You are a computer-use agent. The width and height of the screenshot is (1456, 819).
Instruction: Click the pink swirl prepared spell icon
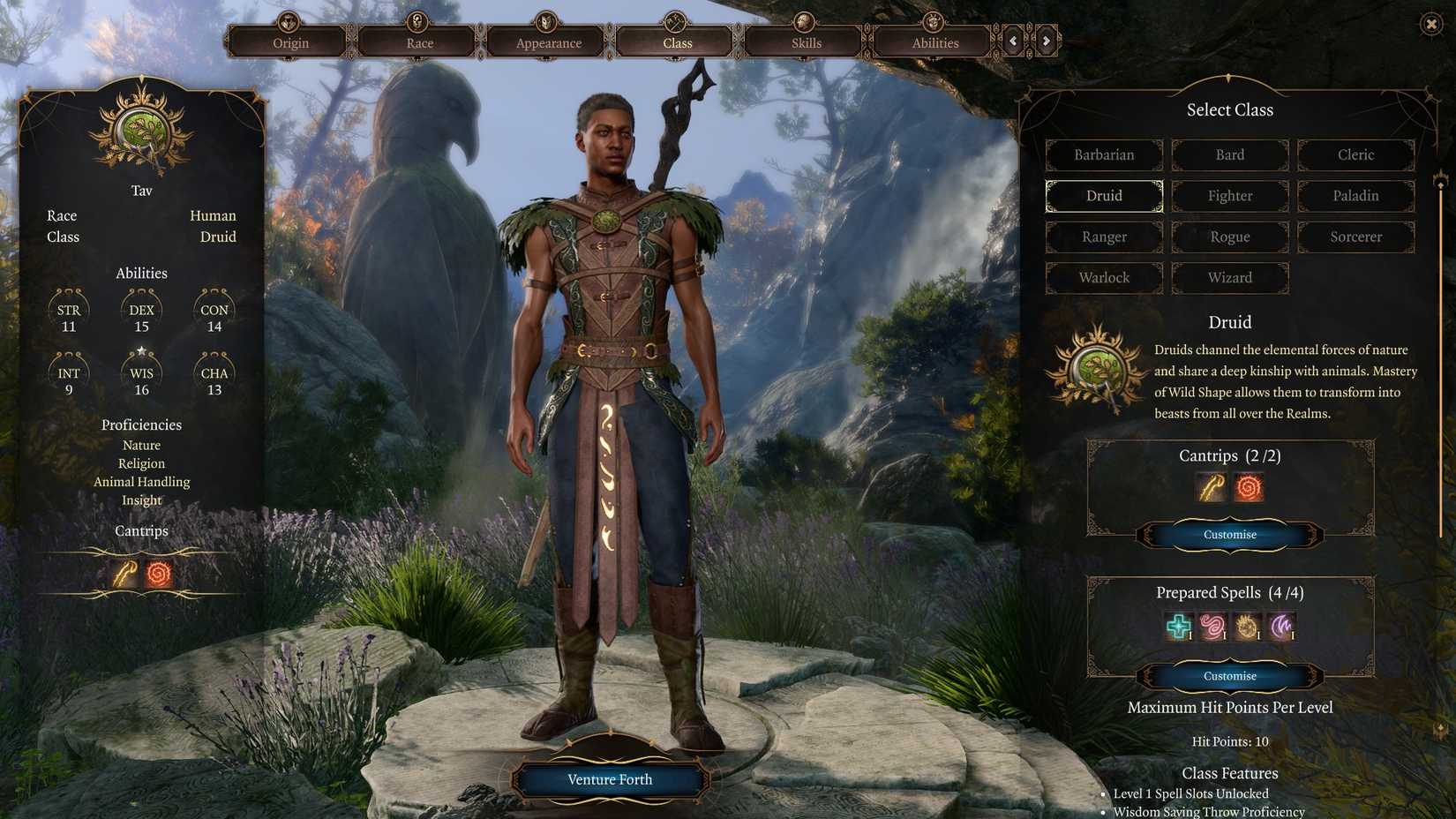1214,626
